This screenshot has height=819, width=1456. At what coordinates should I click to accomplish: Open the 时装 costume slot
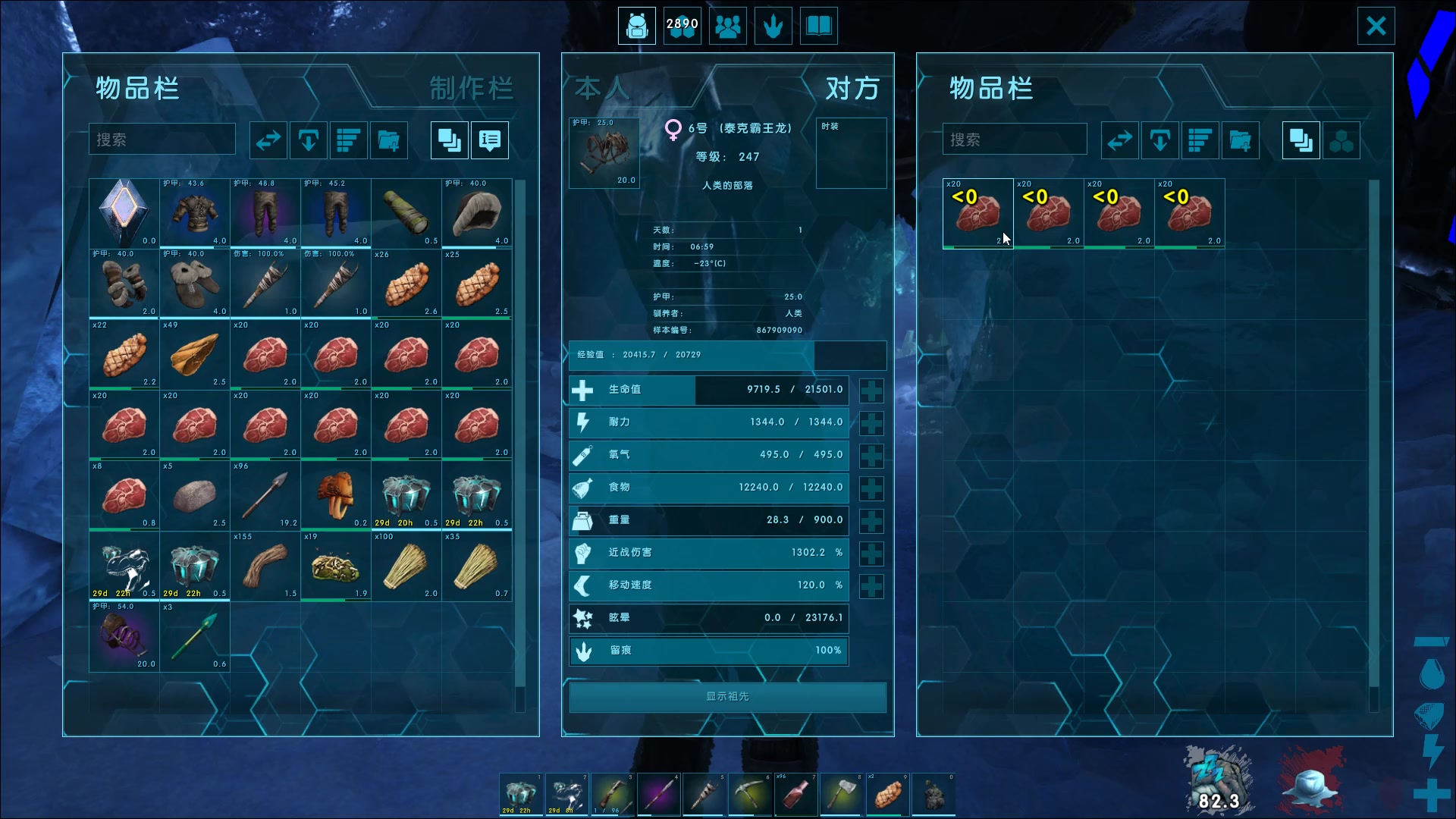(851, 152)
